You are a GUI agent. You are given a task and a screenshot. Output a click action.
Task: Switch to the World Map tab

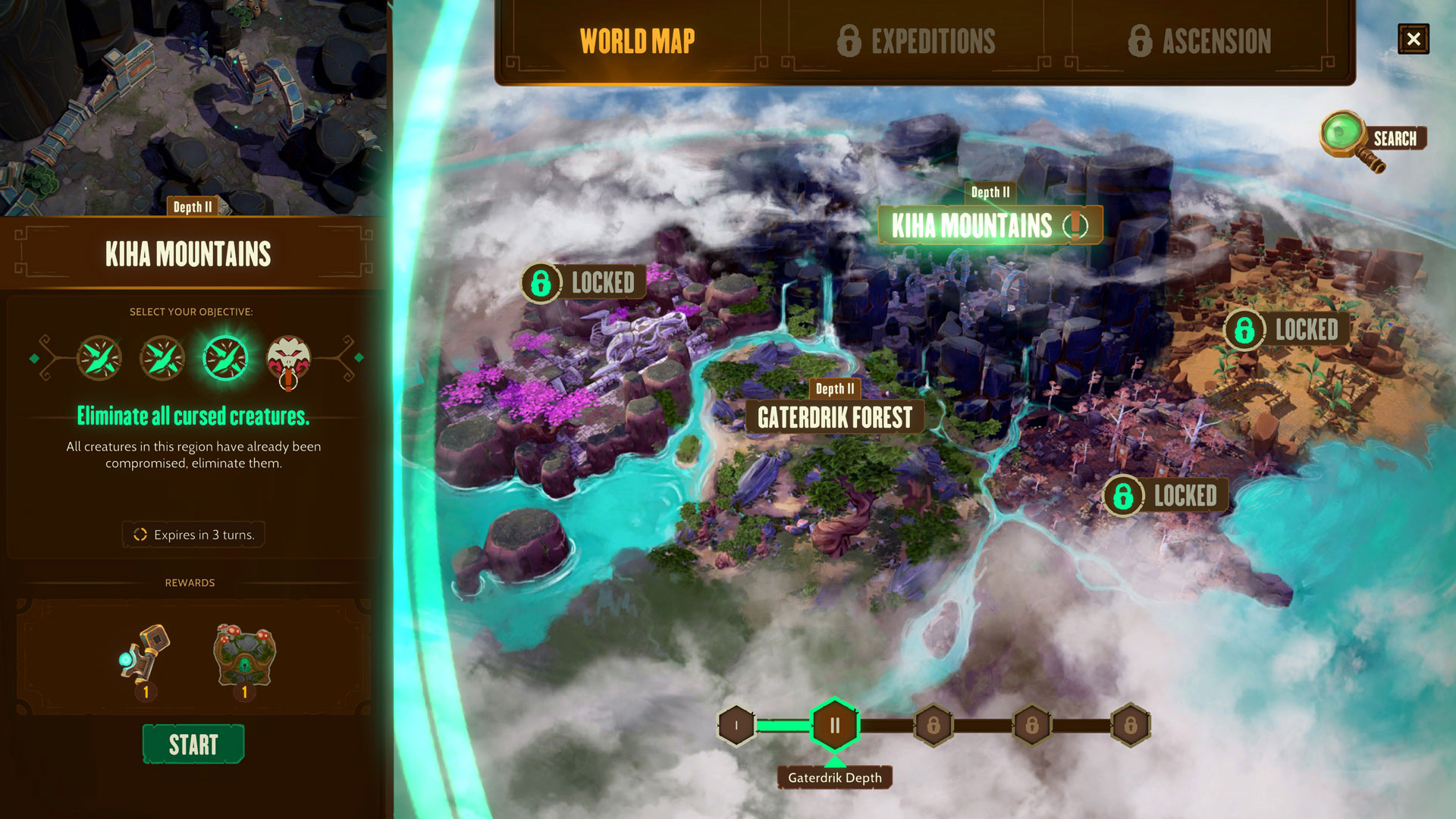637,42
